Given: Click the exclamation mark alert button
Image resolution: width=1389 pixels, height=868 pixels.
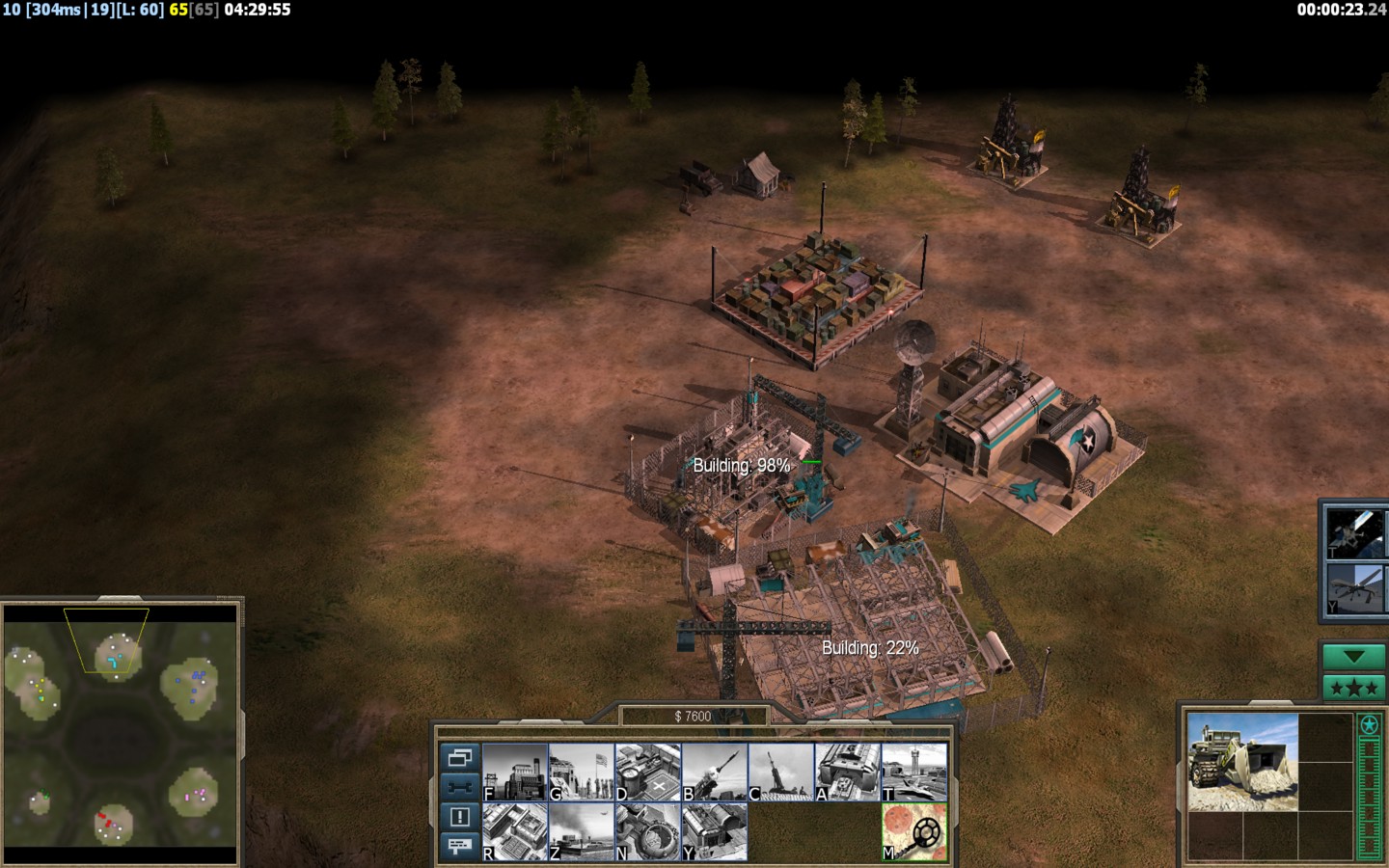Looking at the screenshot, I should click(x=459, y=816).
